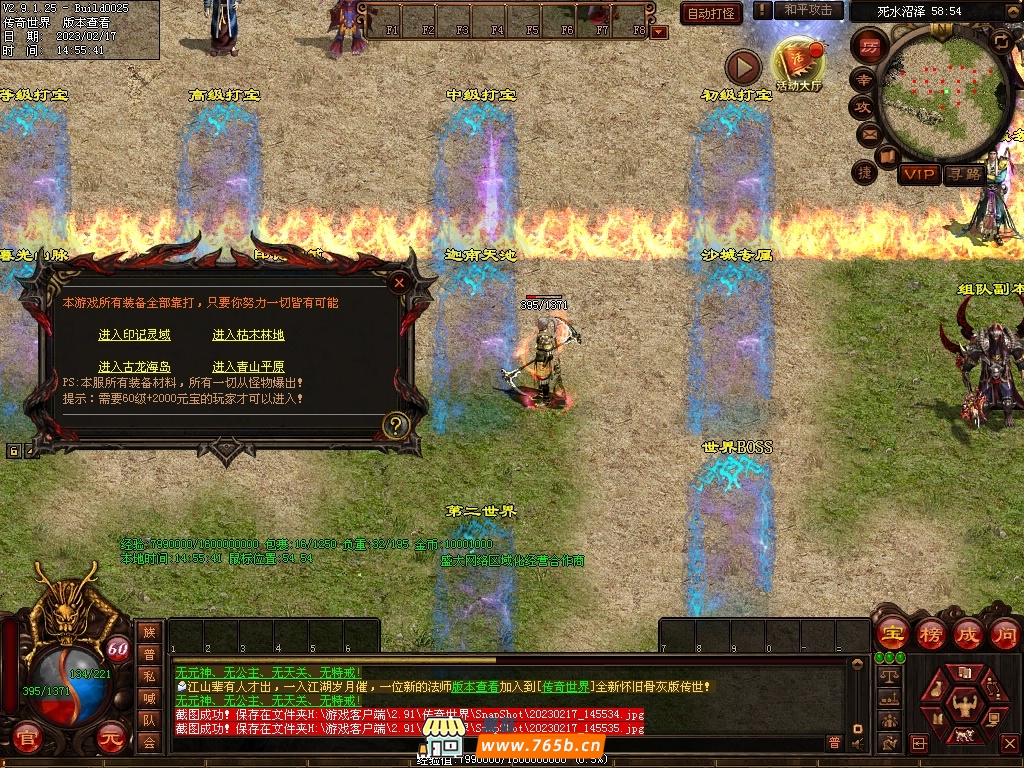
Task: Mute sound with chat speaker icon
Action: 857,742
